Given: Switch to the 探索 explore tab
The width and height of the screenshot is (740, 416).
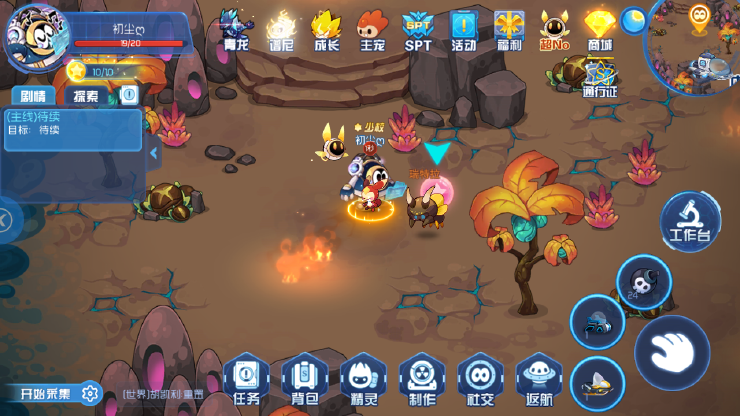Looking at the screenshot, I should tap(86, 96).
